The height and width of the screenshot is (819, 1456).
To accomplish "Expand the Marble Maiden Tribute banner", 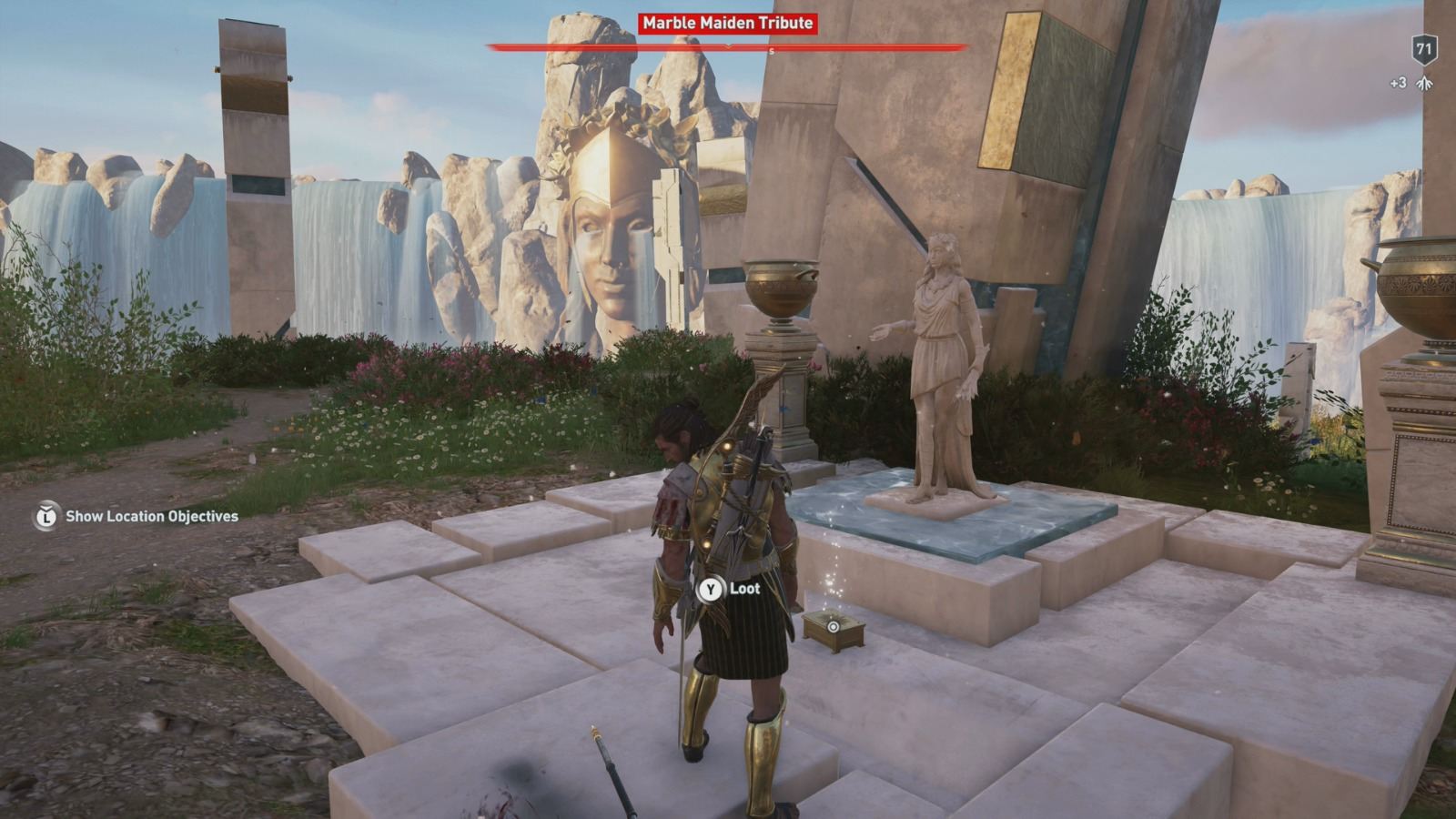I will click(x=726, y=23).
